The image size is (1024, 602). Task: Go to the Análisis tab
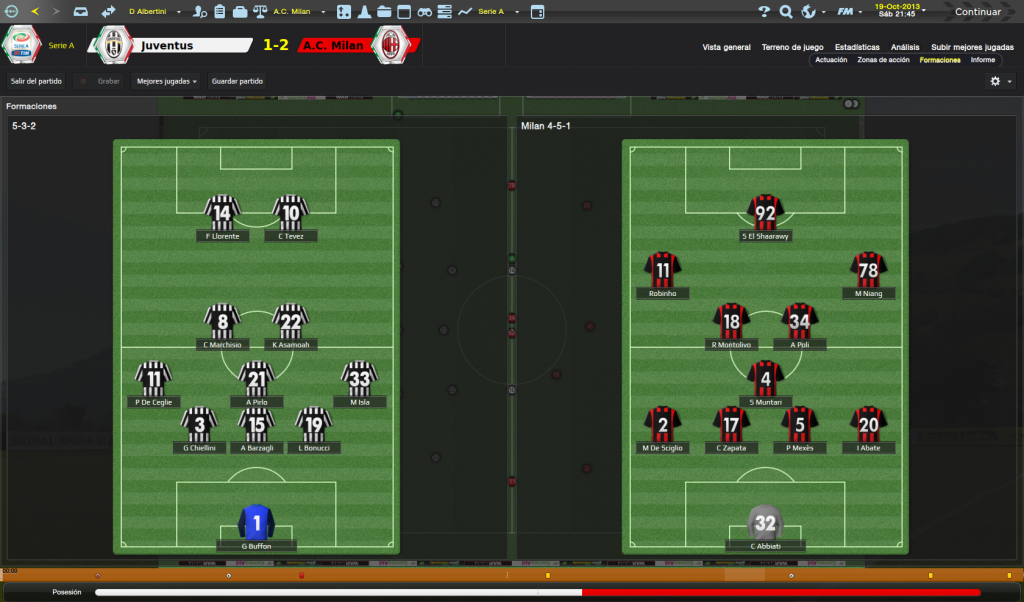point(905,47)
